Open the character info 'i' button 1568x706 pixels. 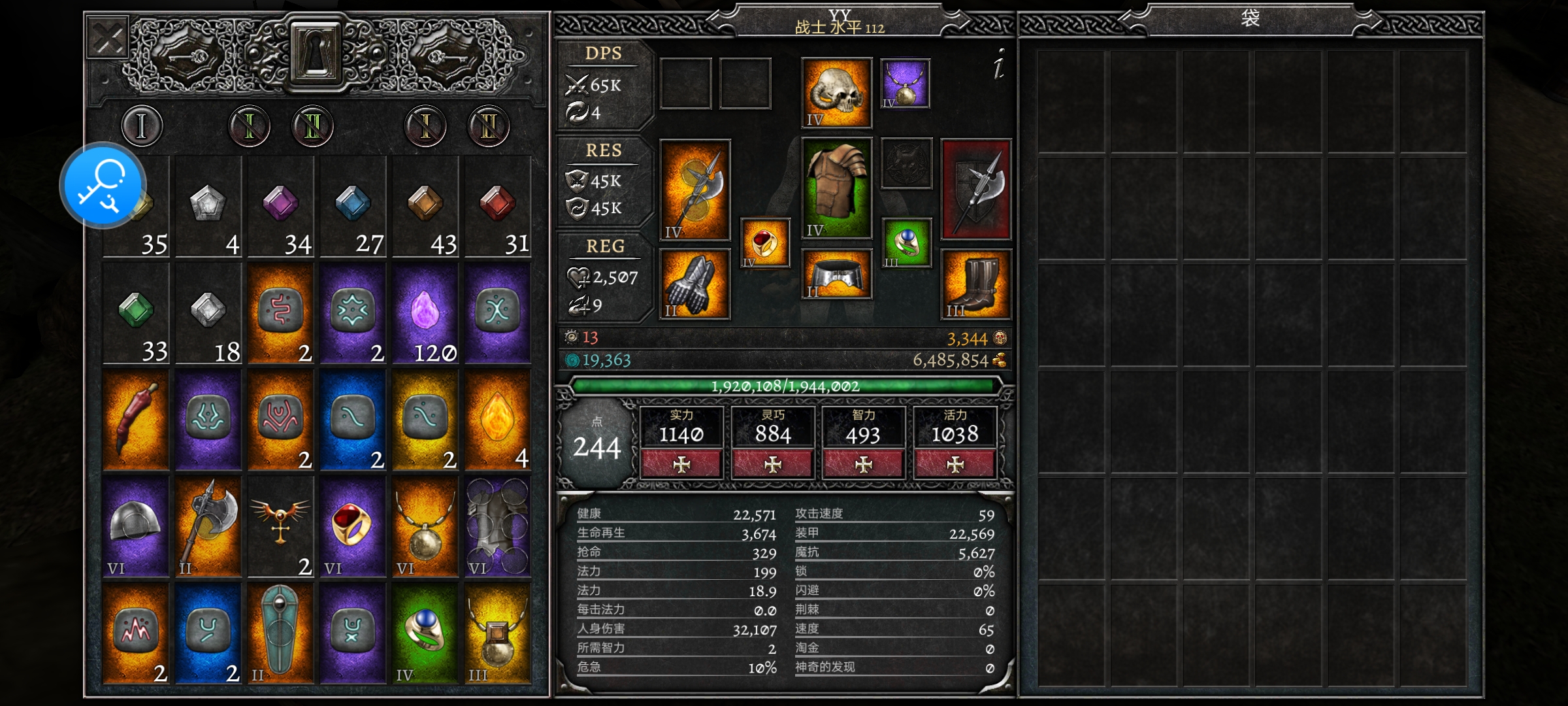tap(998, 65)
